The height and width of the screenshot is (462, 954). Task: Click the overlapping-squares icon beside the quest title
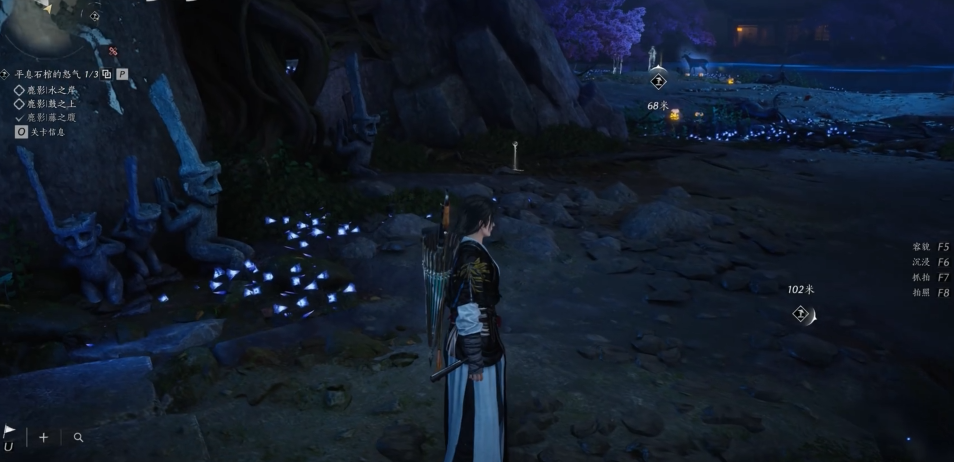[107, 74]
